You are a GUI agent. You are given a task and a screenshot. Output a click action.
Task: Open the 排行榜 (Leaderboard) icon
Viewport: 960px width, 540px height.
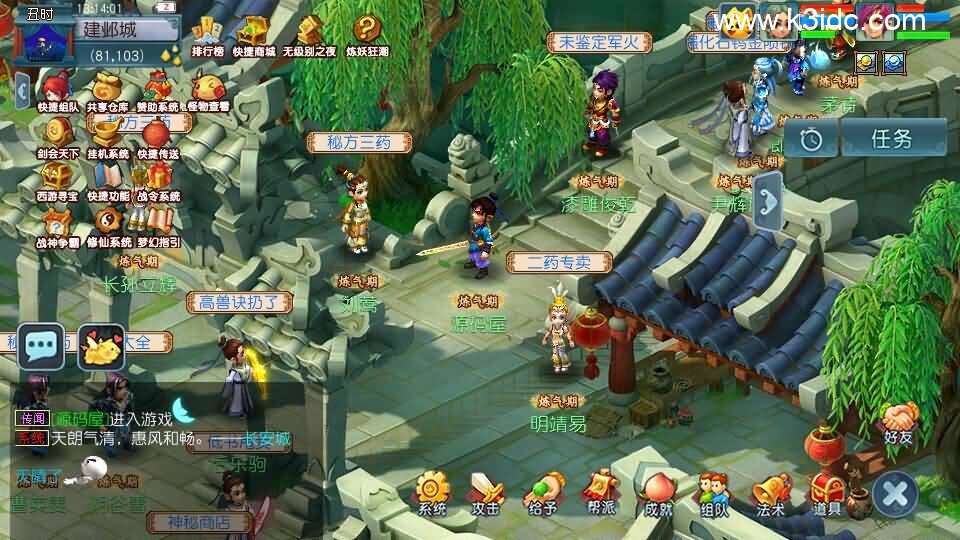(207, 36)
